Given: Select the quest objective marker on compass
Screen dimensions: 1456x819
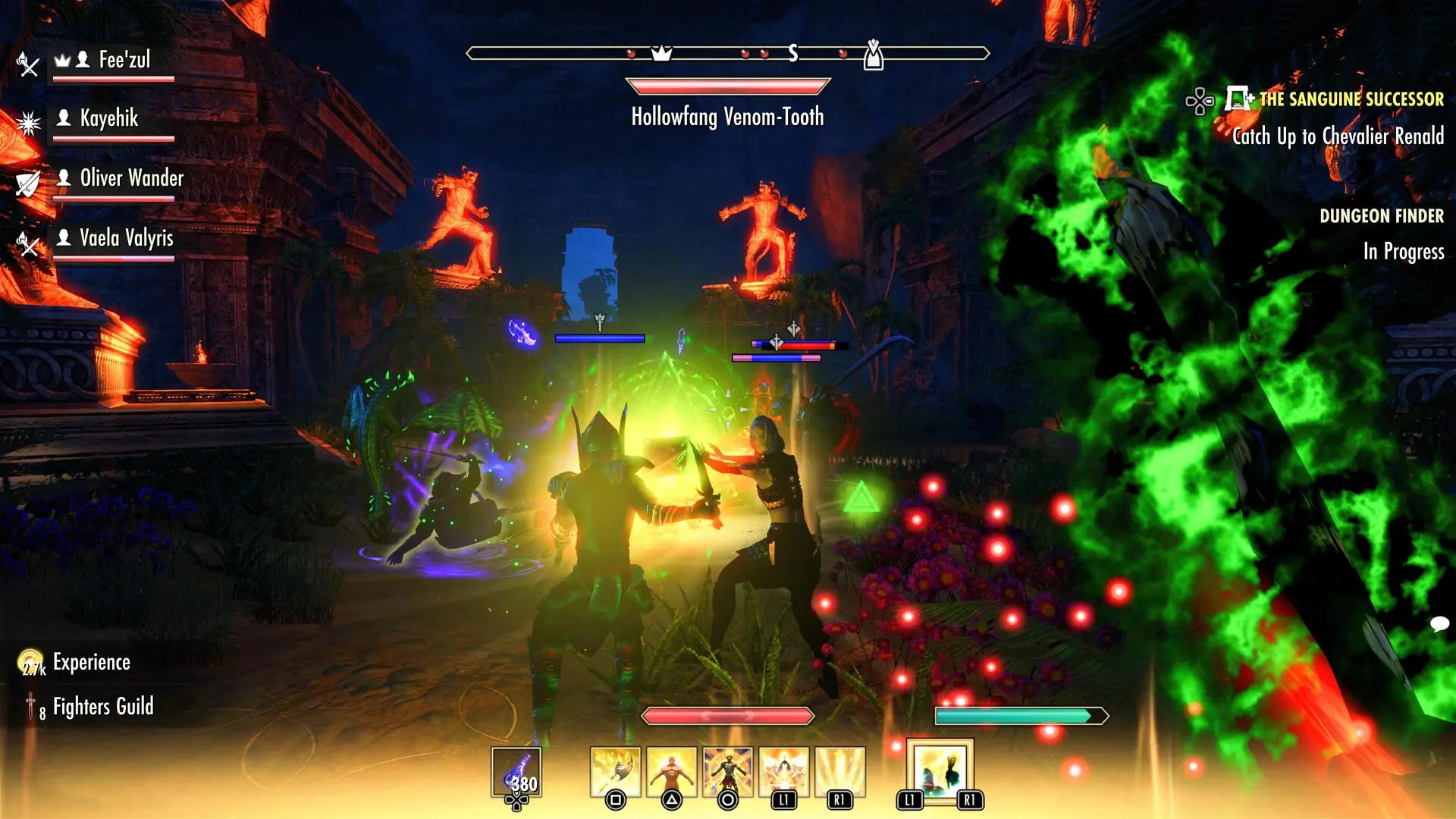Looking at the screenshot, I should tap(874, 55).
